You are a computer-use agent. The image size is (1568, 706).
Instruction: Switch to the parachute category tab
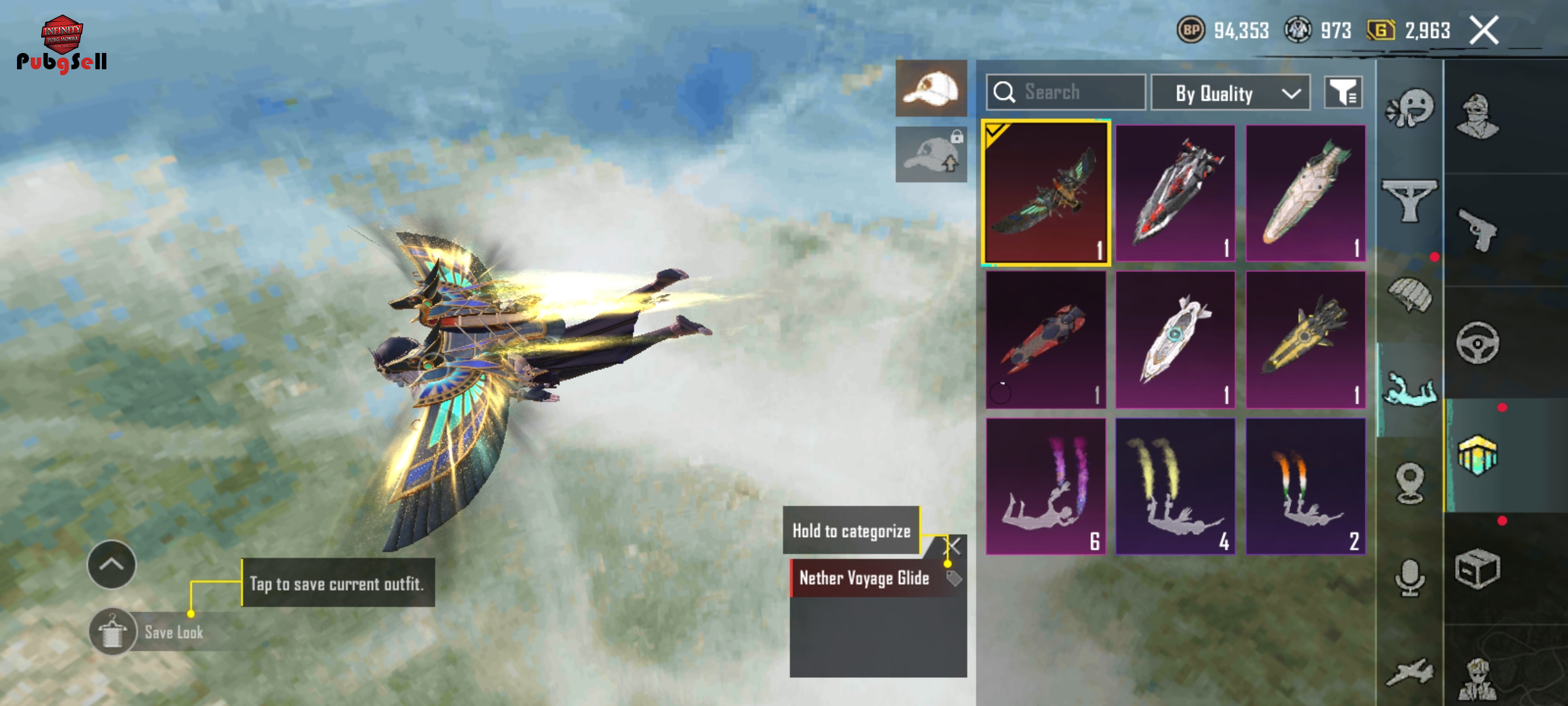tap(1410, 295)
